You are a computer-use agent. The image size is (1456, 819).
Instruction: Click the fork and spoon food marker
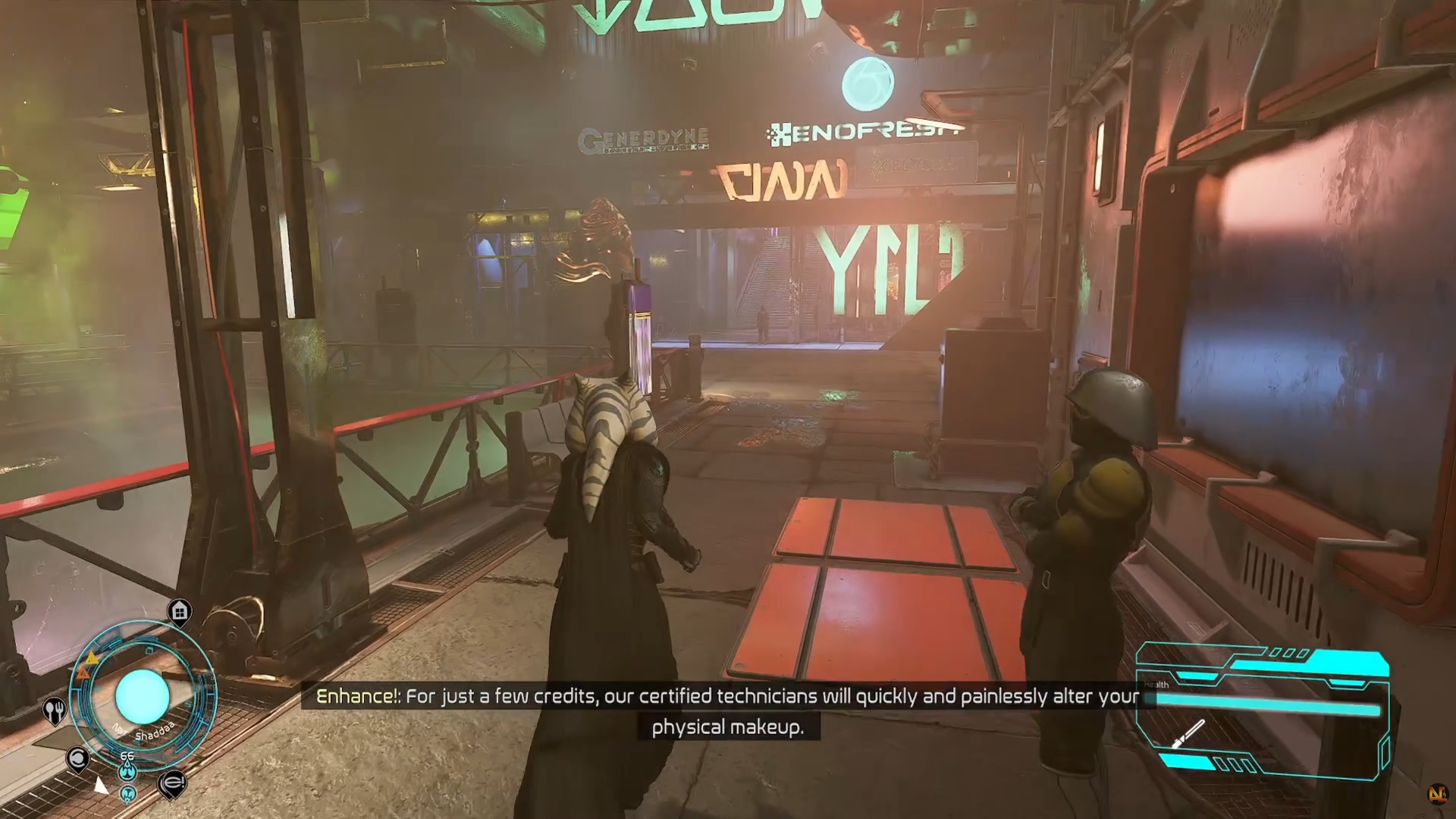[x=55, y=711]
